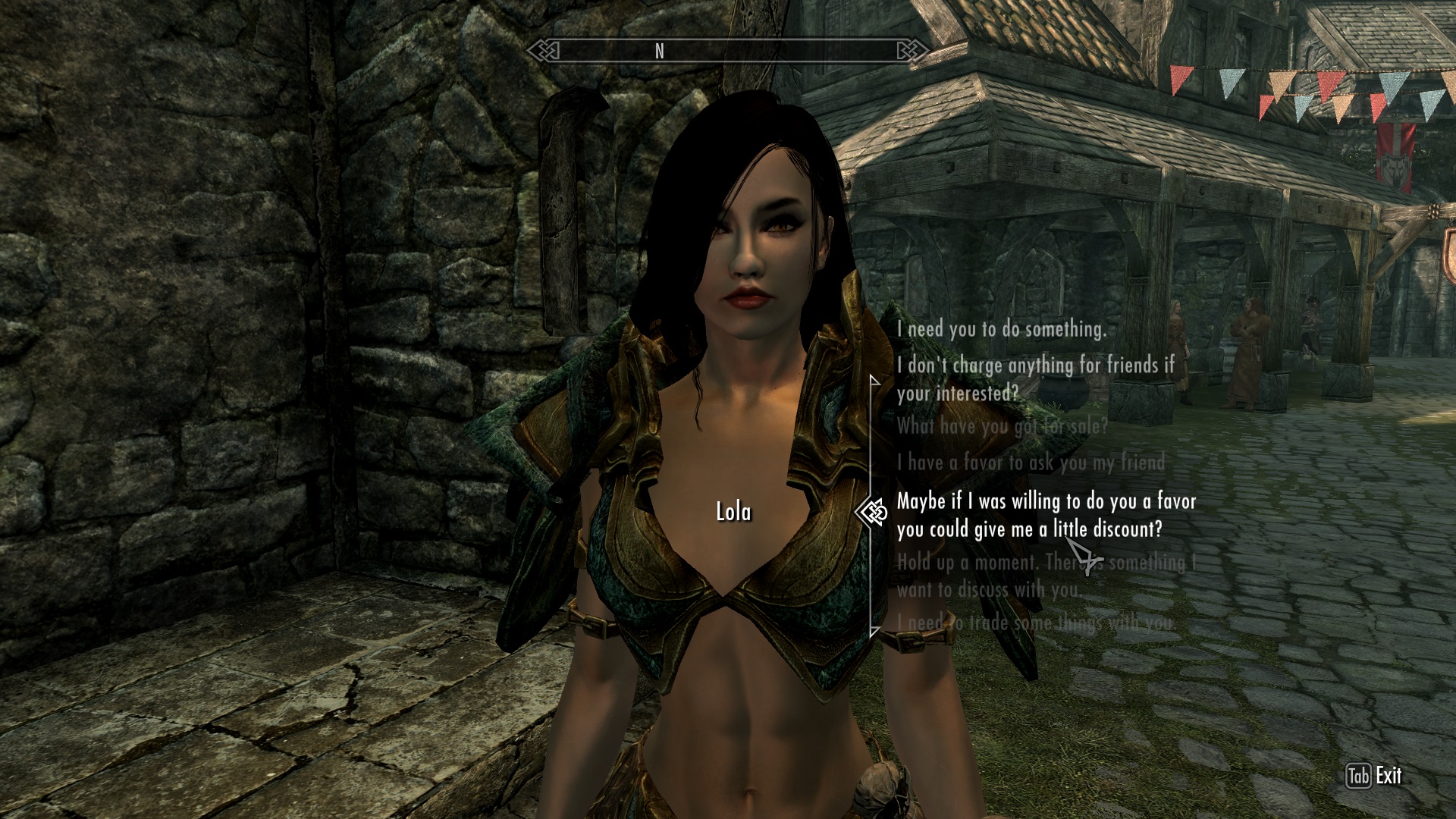Click the dialogue list down arrow
The width and height of the screenshot is (1456, 819).
pos(874,630)
